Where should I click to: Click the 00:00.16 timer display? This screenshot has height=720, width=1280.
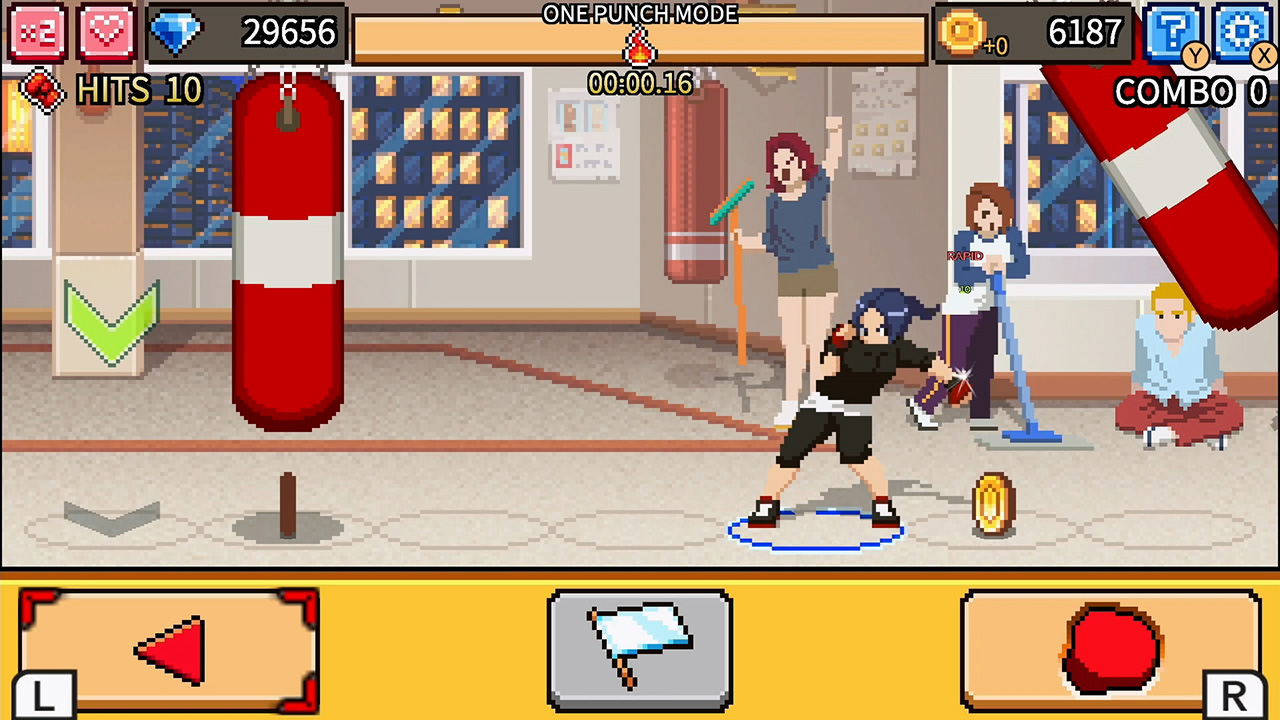click(x=640, y=84)
